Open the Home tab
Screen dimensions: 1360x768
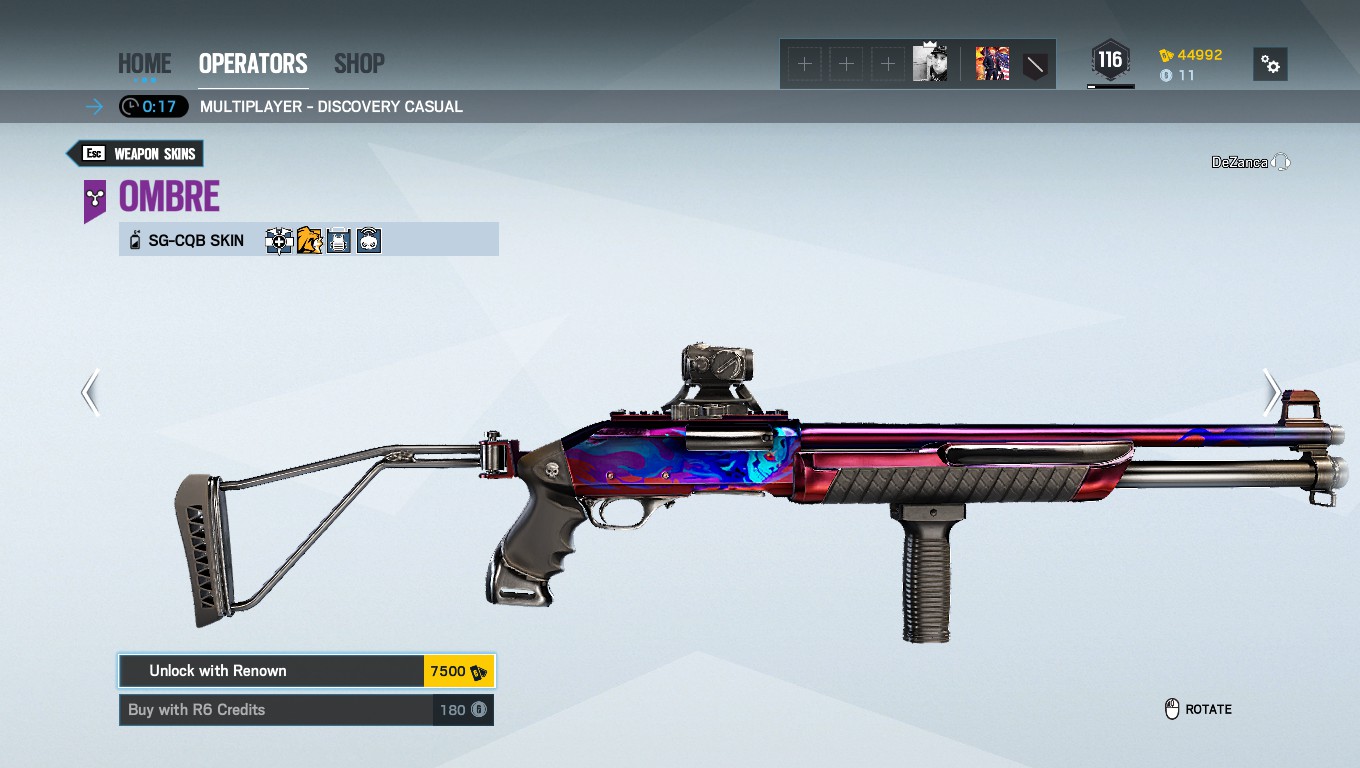coord(144,63)
